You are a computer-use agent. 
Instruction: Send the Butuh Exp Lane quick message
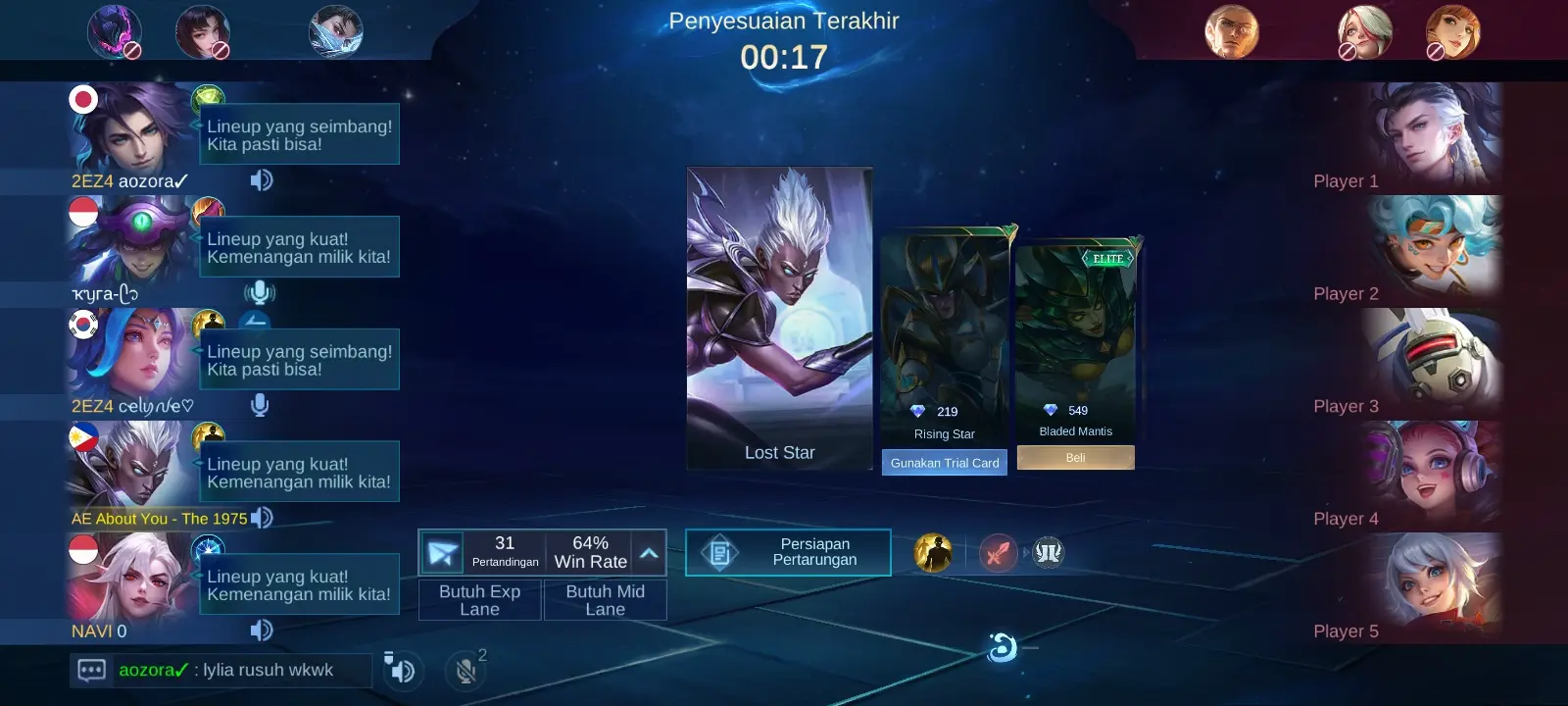point(479,600)
